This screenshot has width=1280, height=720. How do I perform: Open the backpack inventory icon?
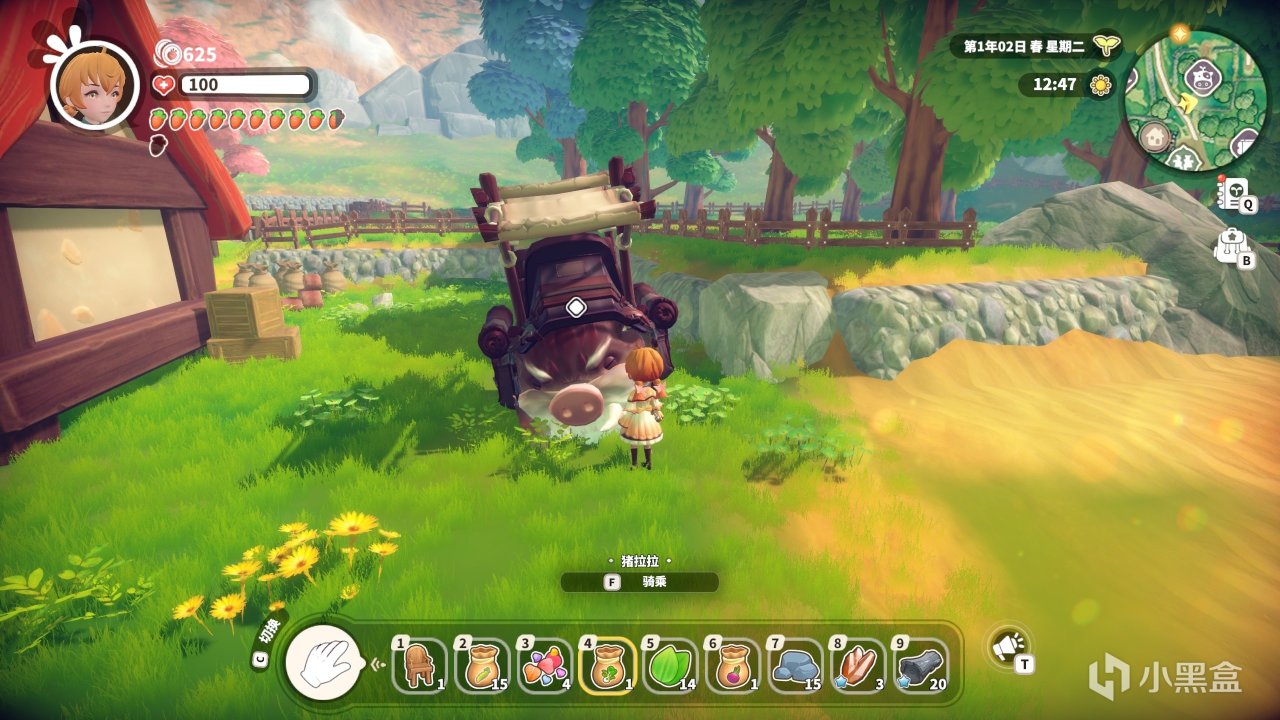point(1230,245)
